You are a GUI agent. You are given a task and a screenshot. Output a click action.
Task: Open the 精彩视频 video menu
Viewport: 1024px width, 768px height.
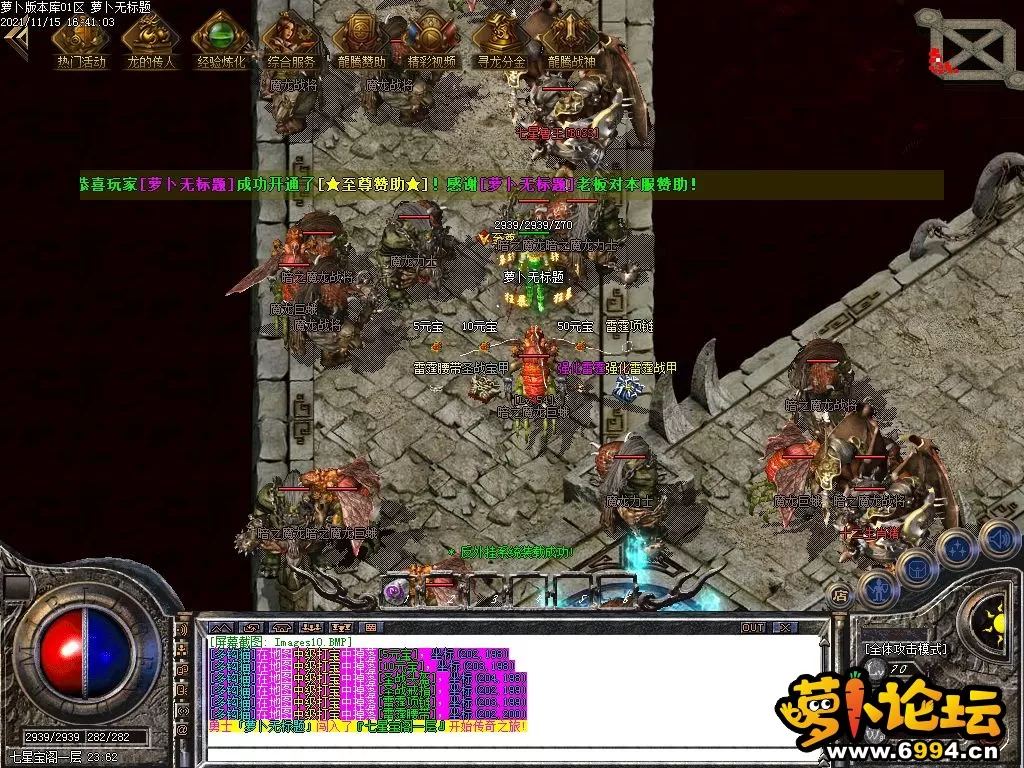point(431,38)
